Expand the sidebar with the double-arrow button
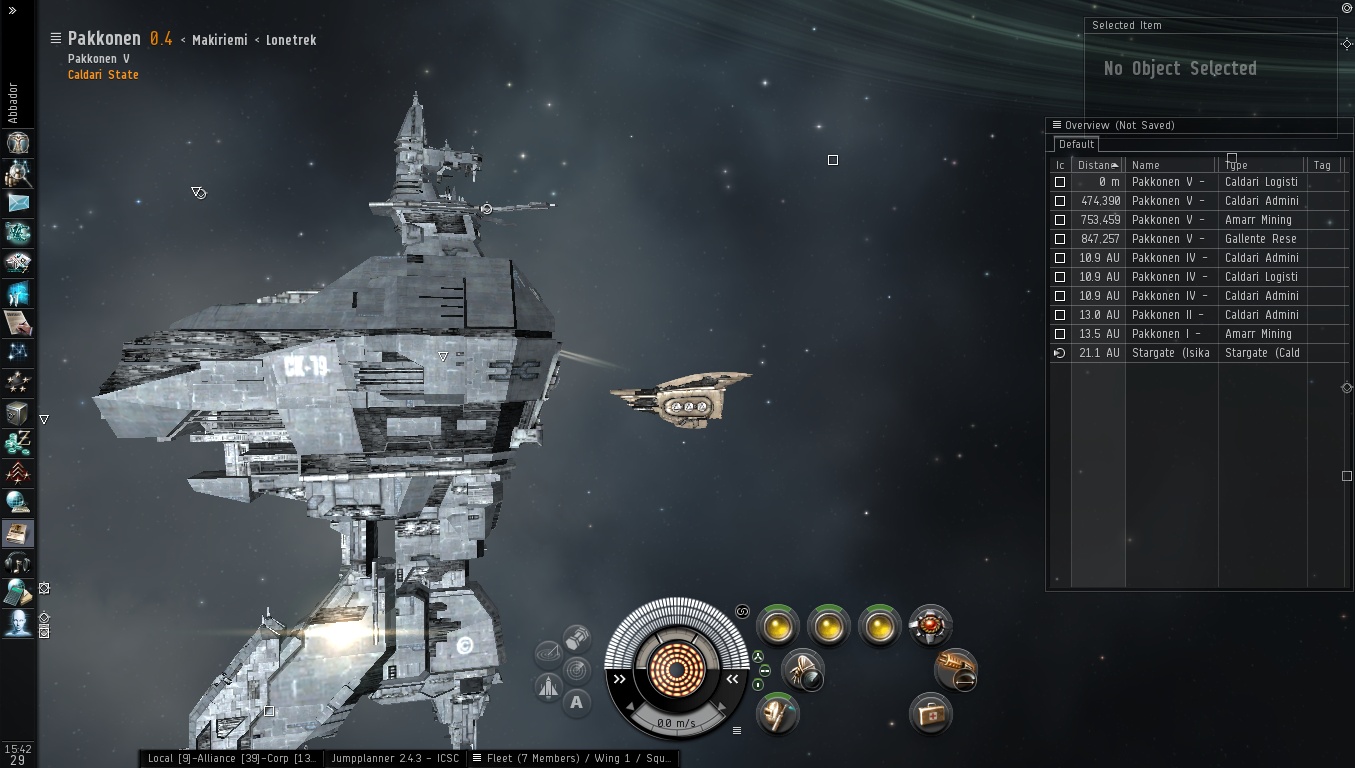Screen dimensions: 1355x768 point(12,10)
